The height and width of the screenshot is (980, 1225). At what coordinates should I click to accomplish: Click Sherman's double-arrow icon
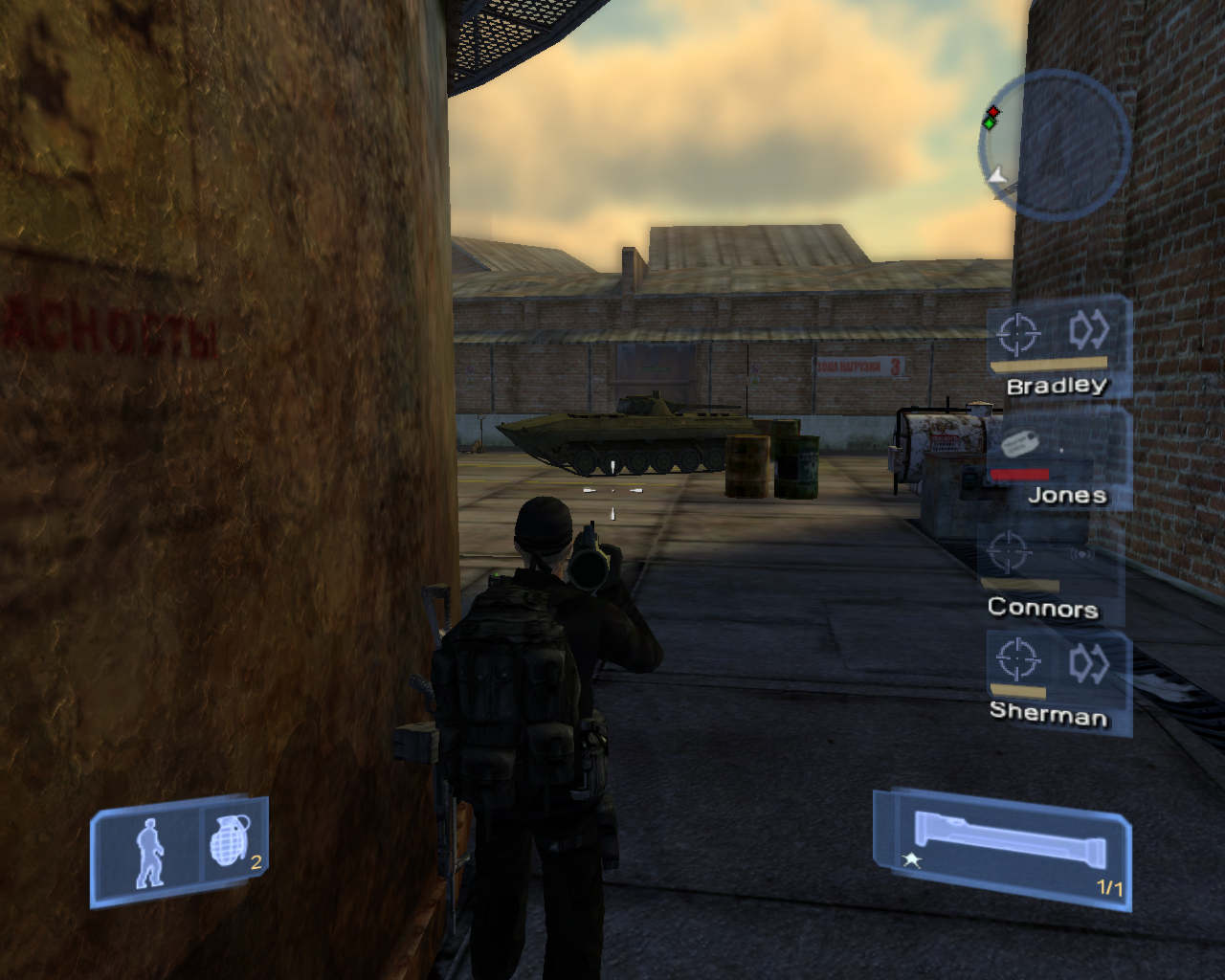1089,661
